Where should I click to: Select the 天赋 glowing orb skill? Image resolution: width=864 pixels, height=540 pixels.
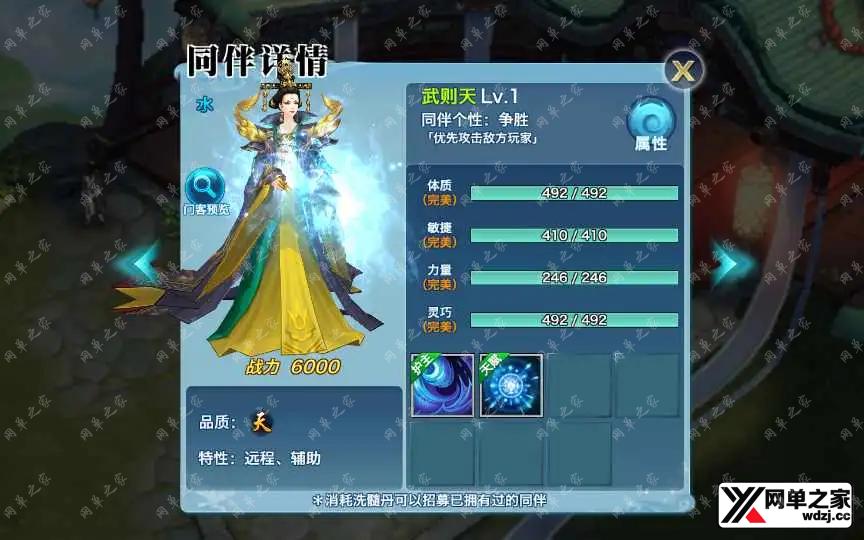click(511, 385)
